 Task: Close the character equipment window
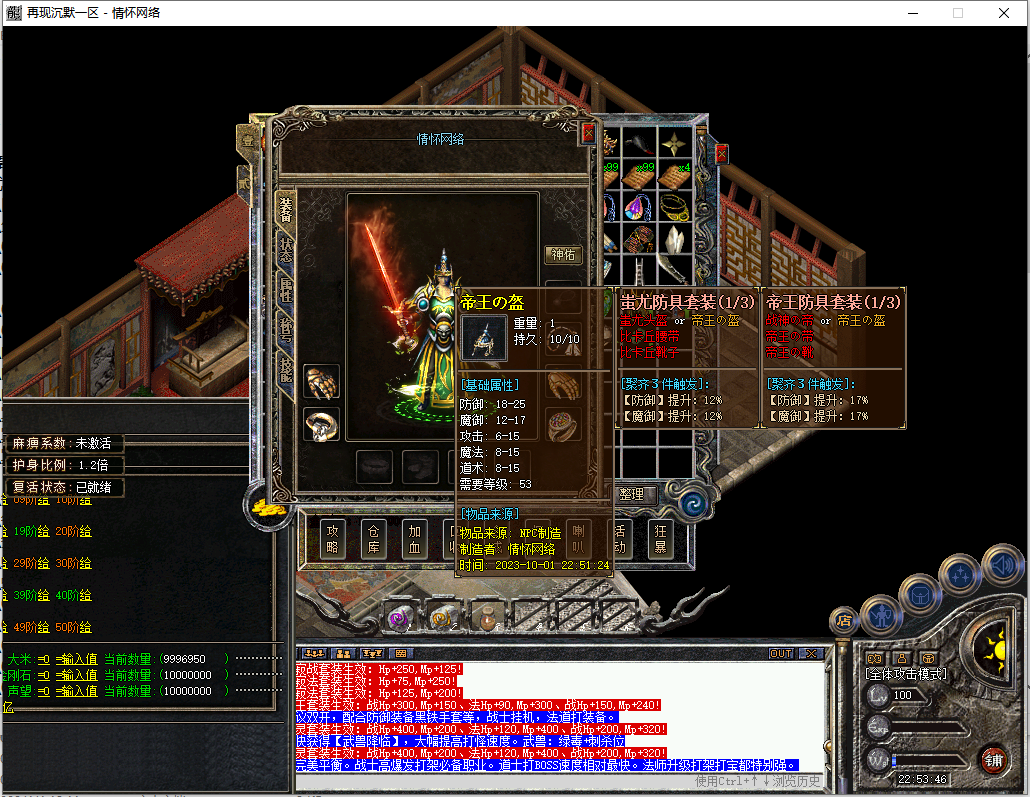click(x=588, y=131)
